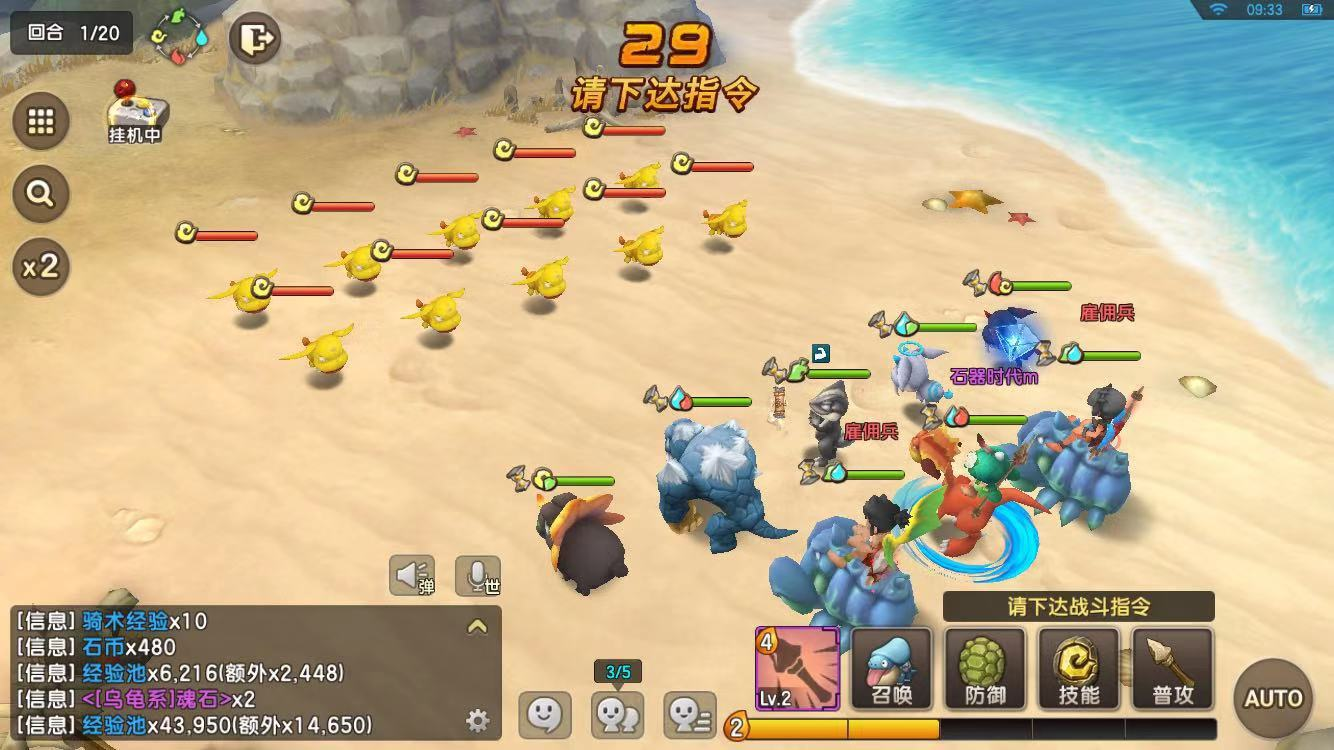Screen dimensions: 1334x750
Task: Collapse the message log with arrow
Action: 477,627
